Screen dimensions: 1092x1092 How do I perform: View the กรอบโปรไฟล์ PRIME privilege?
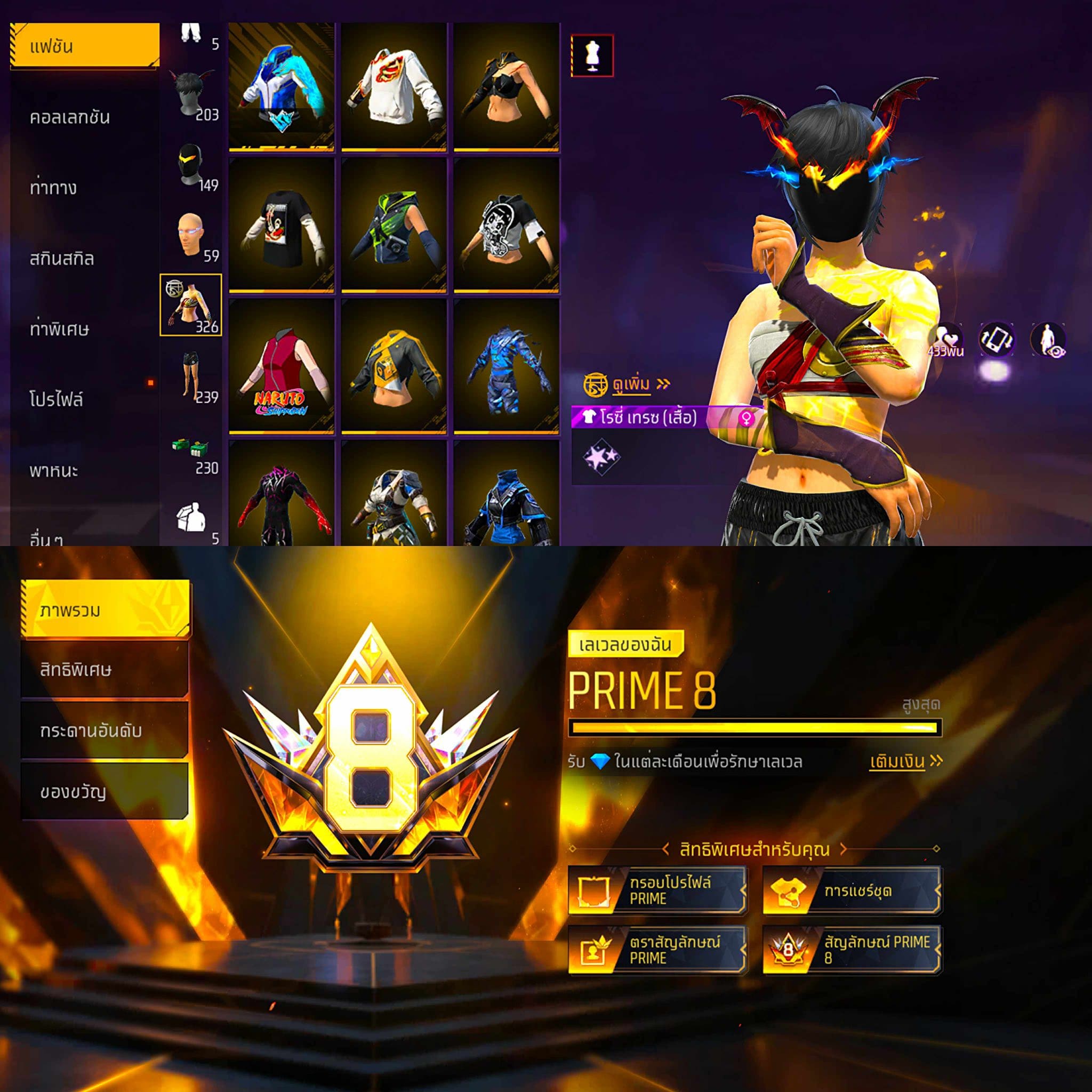click(657, 890)
